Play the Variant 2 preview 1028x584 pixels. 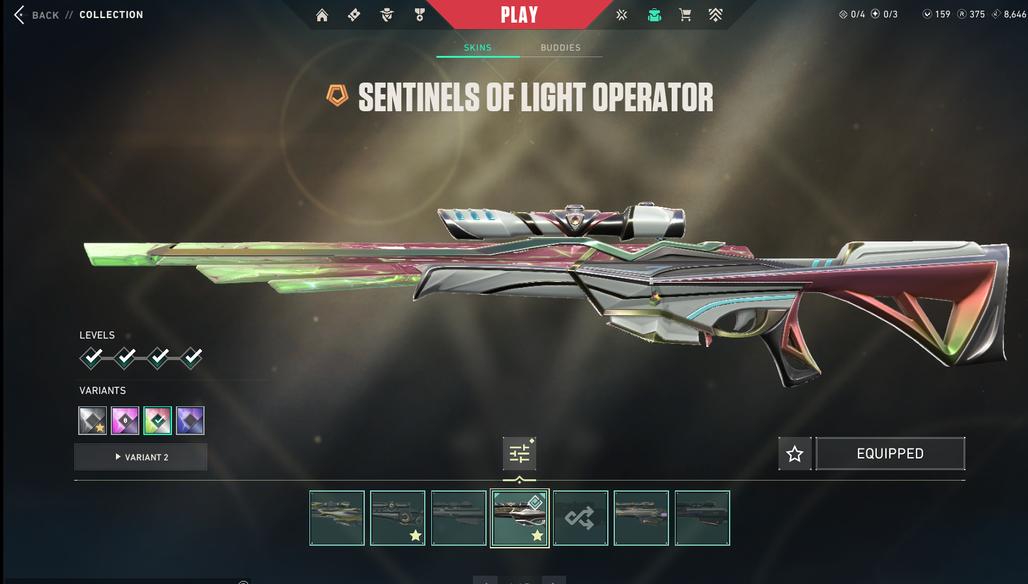(x=140, y=457)
